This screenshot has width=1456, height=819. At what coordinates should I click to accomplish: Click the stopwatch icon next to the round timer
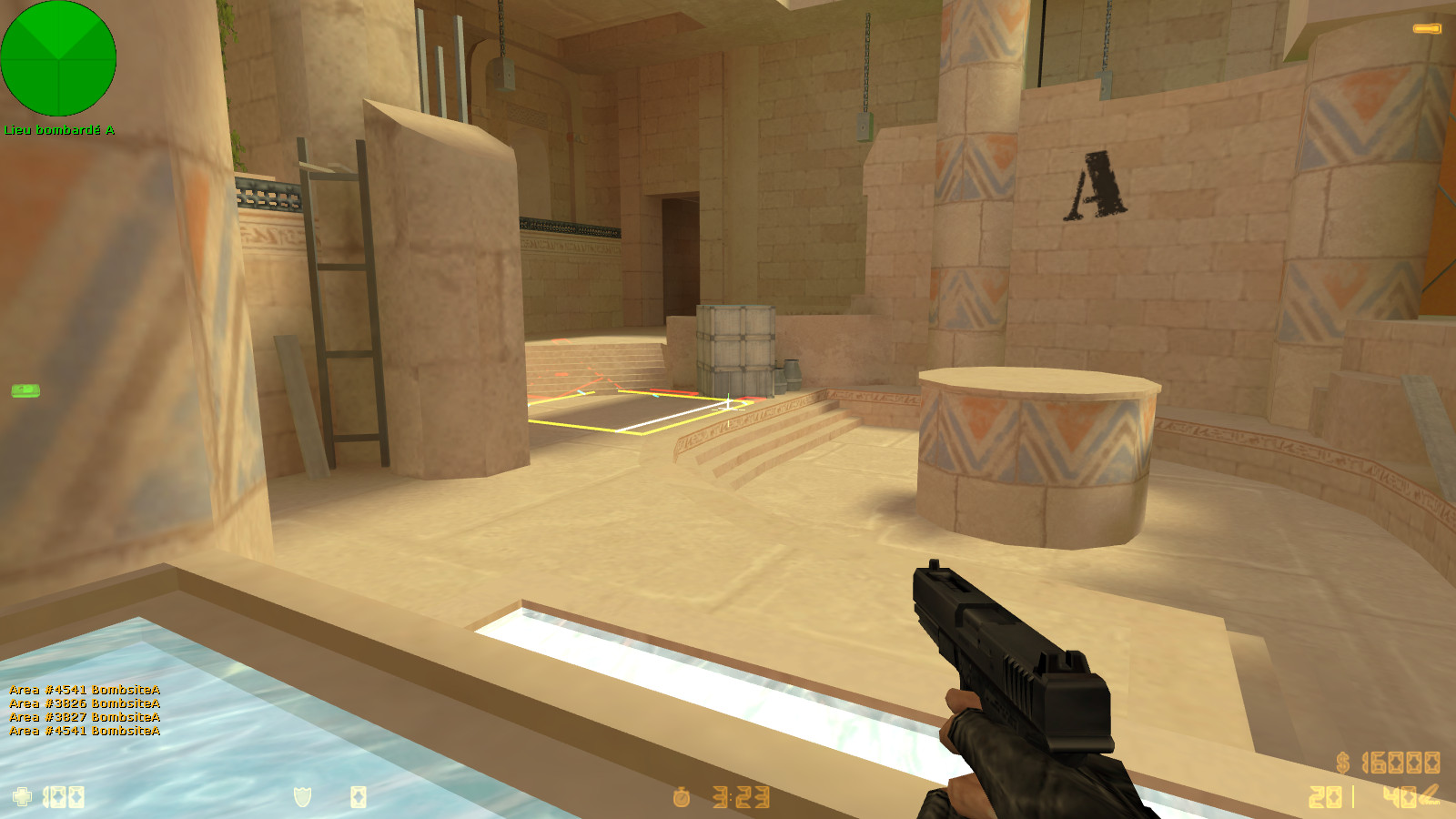[x=682, y=797]
